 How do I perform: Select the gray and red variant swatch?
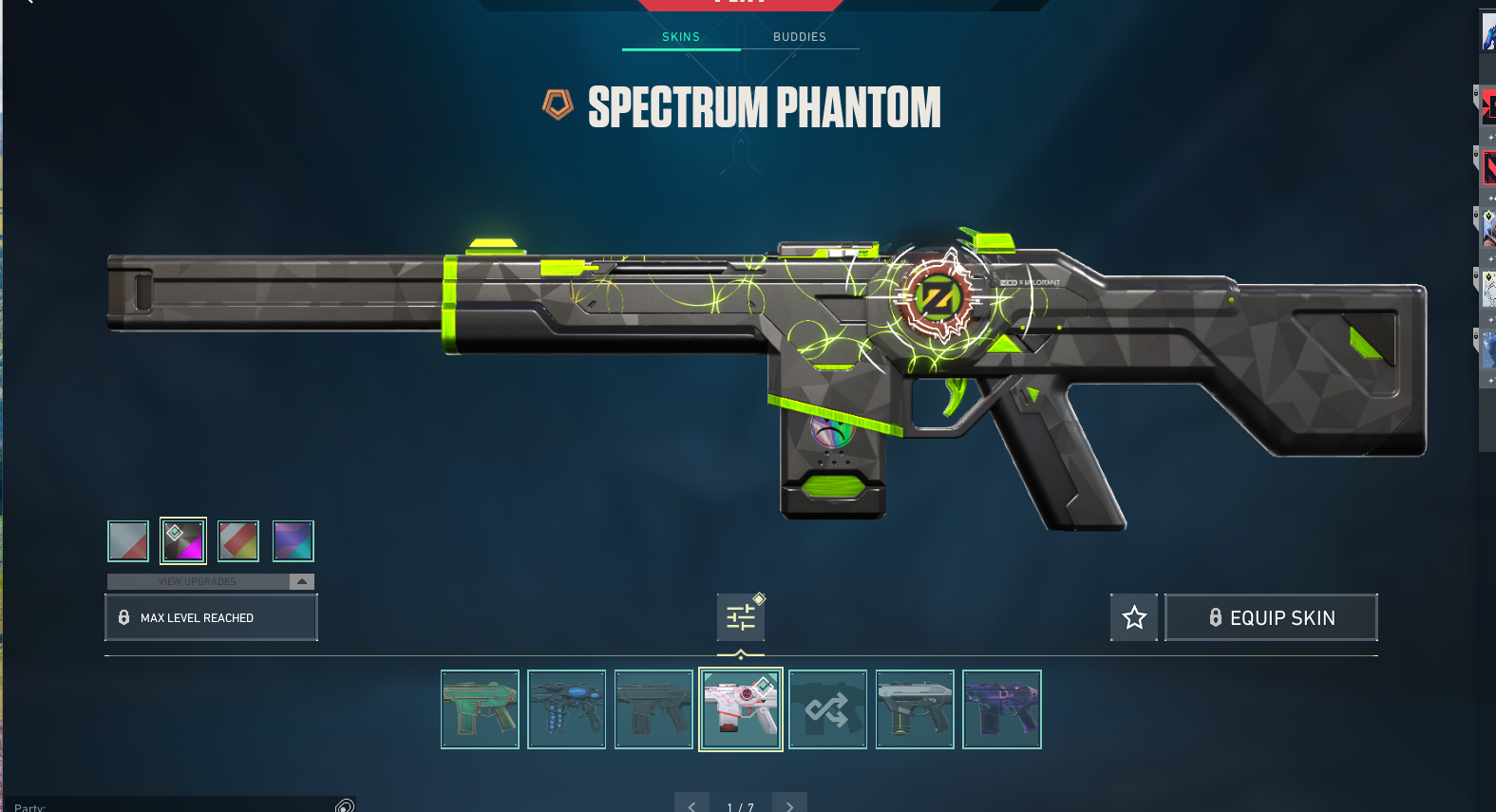(128, 541)
